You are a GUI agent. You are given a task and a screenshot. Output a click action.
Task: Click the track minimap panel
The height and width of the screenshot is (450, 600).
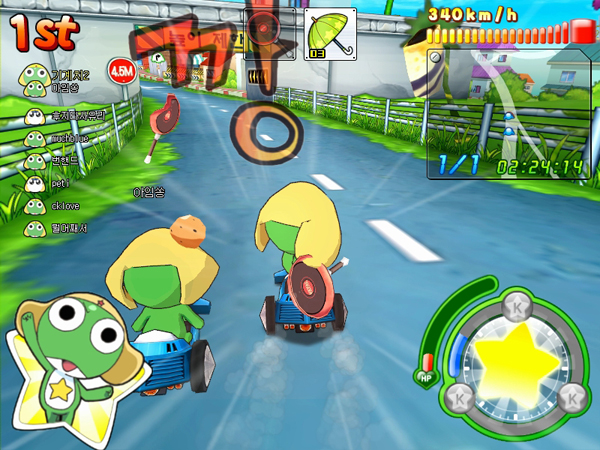508,112
